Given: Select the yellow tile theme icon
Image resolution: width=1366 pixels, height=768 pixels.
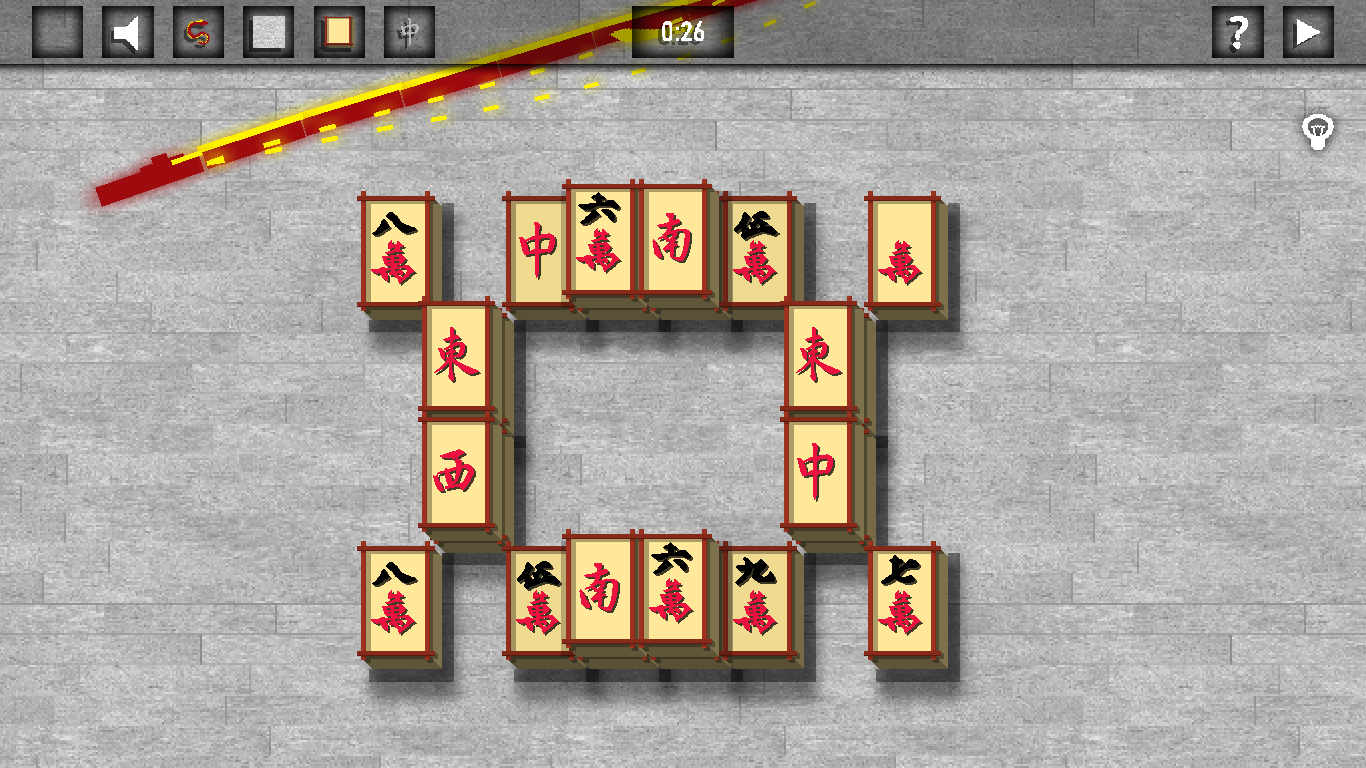Looking at the screenshot, I should [x=338, y=31].
